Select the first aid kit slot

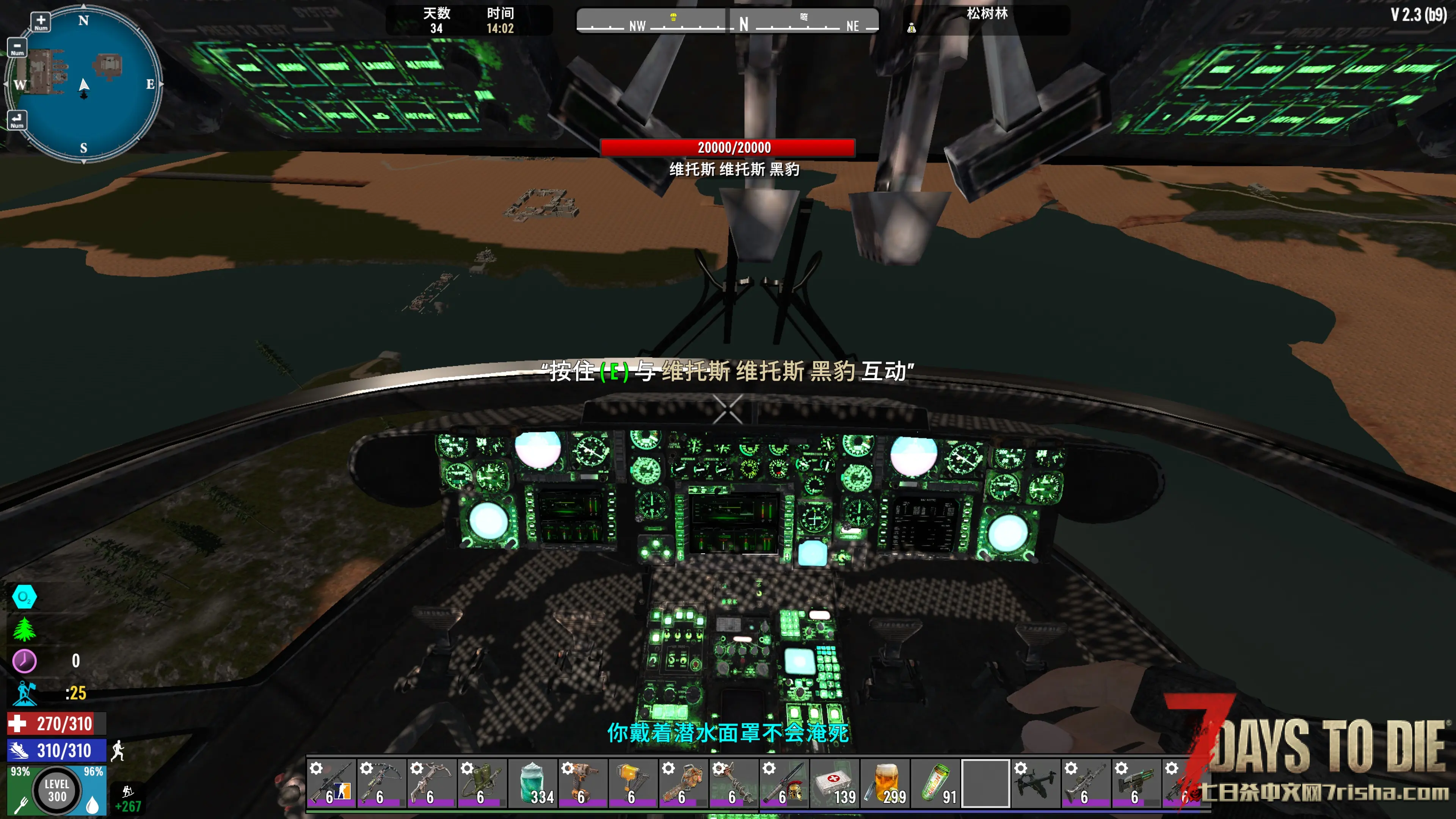[834, 783]
